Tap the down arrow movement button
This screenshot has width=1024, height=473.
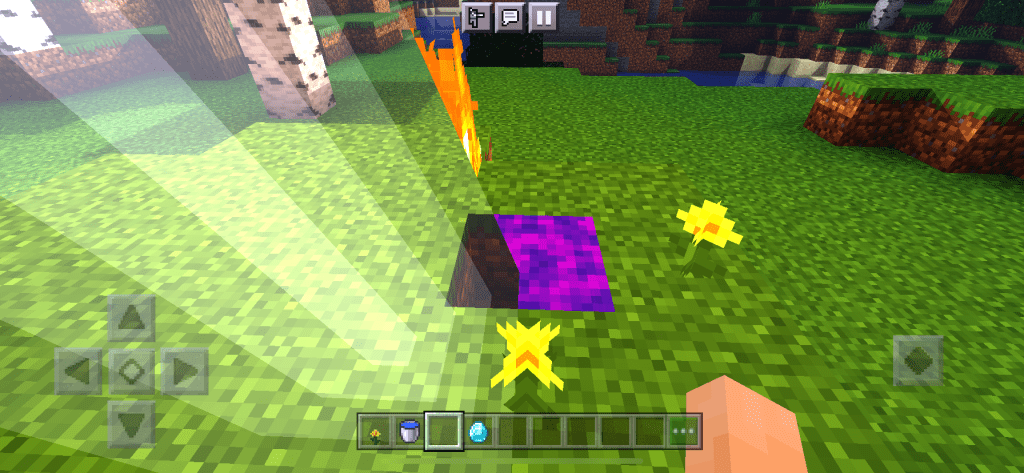[131, 423]
